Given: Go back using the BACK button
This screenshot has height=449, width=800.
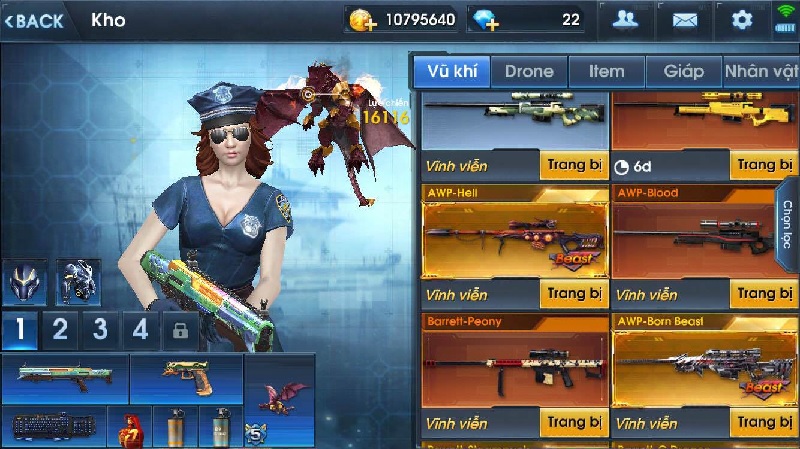Looking at the screenshot, I should [x=35, y=20].
